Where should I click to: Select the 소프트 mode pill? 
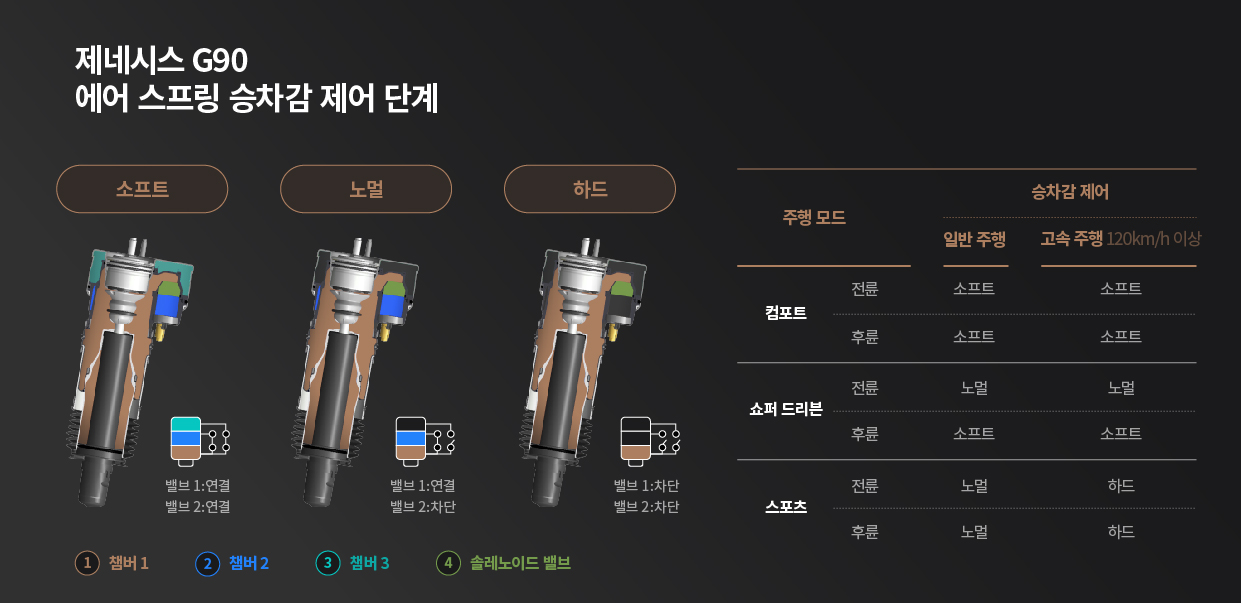point(142,189)
